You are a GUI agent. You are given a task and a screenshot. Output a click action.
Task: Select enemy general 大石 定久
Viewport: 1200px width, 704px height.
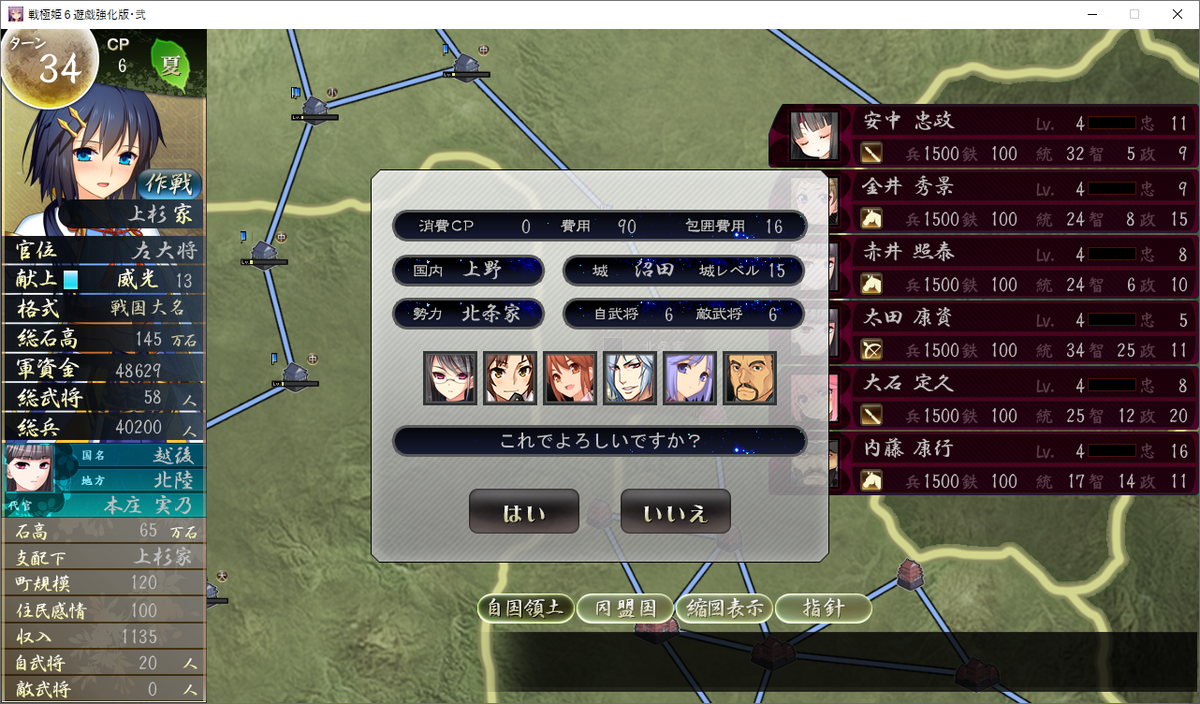click(985, 398)
